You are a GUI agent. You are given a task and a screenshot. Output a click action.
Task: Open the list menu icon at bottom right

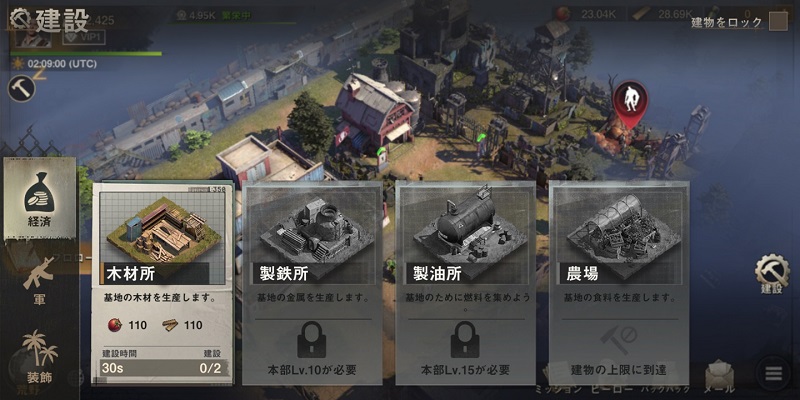(771, 375)
